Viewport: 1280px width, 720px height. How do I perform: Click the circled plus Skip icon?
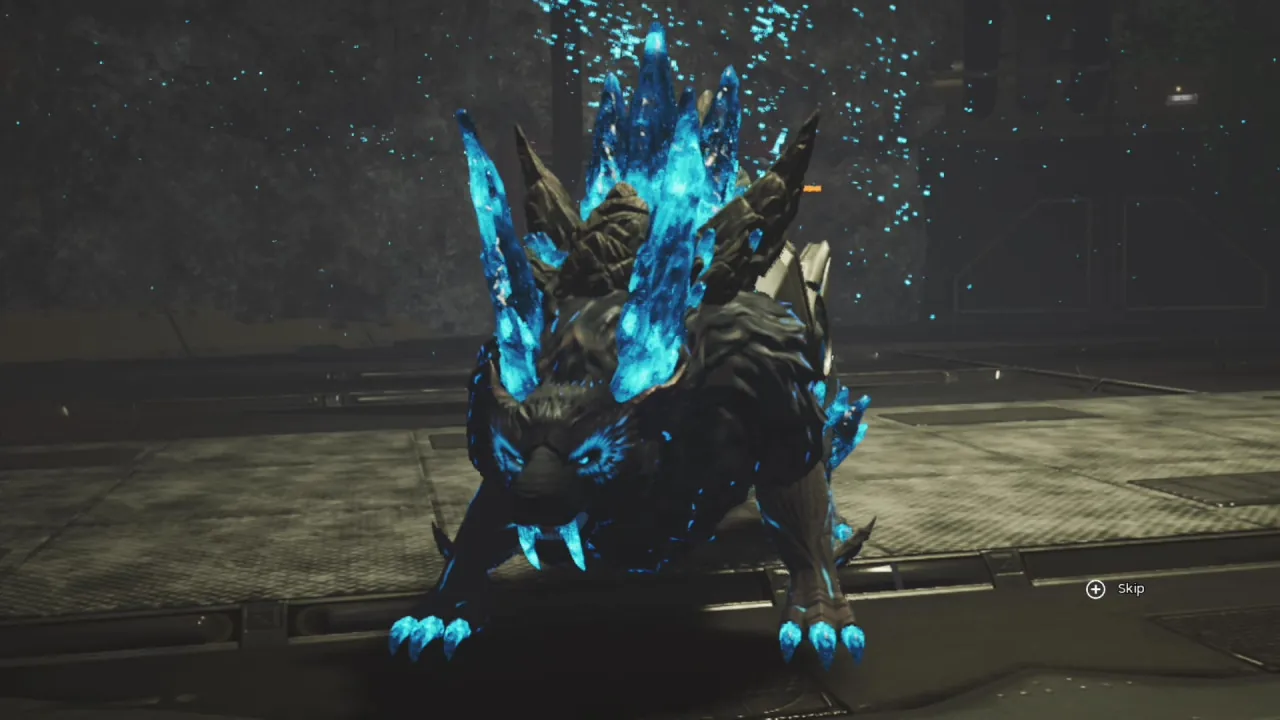(1096, 589)
